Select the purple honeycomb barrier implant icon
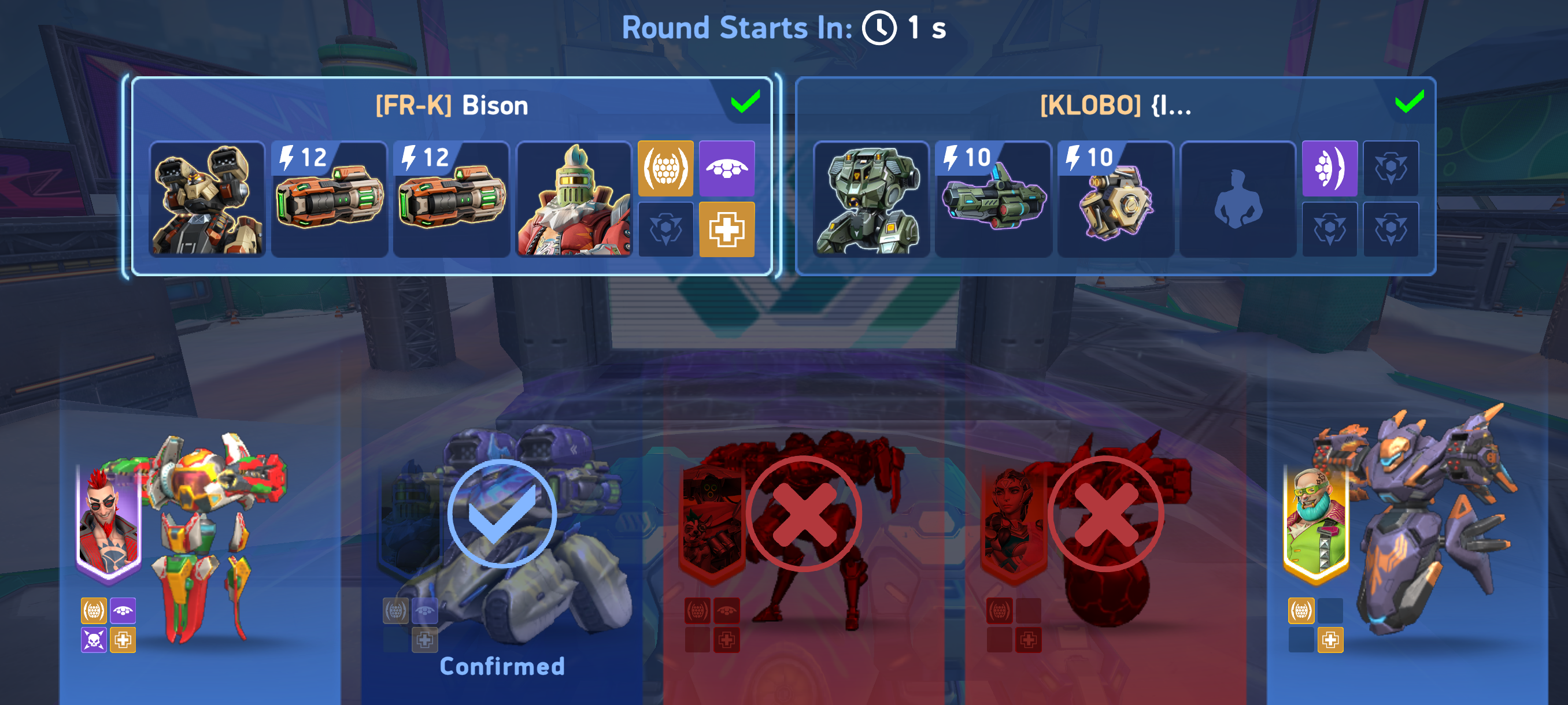 [x=1329, y=169]
